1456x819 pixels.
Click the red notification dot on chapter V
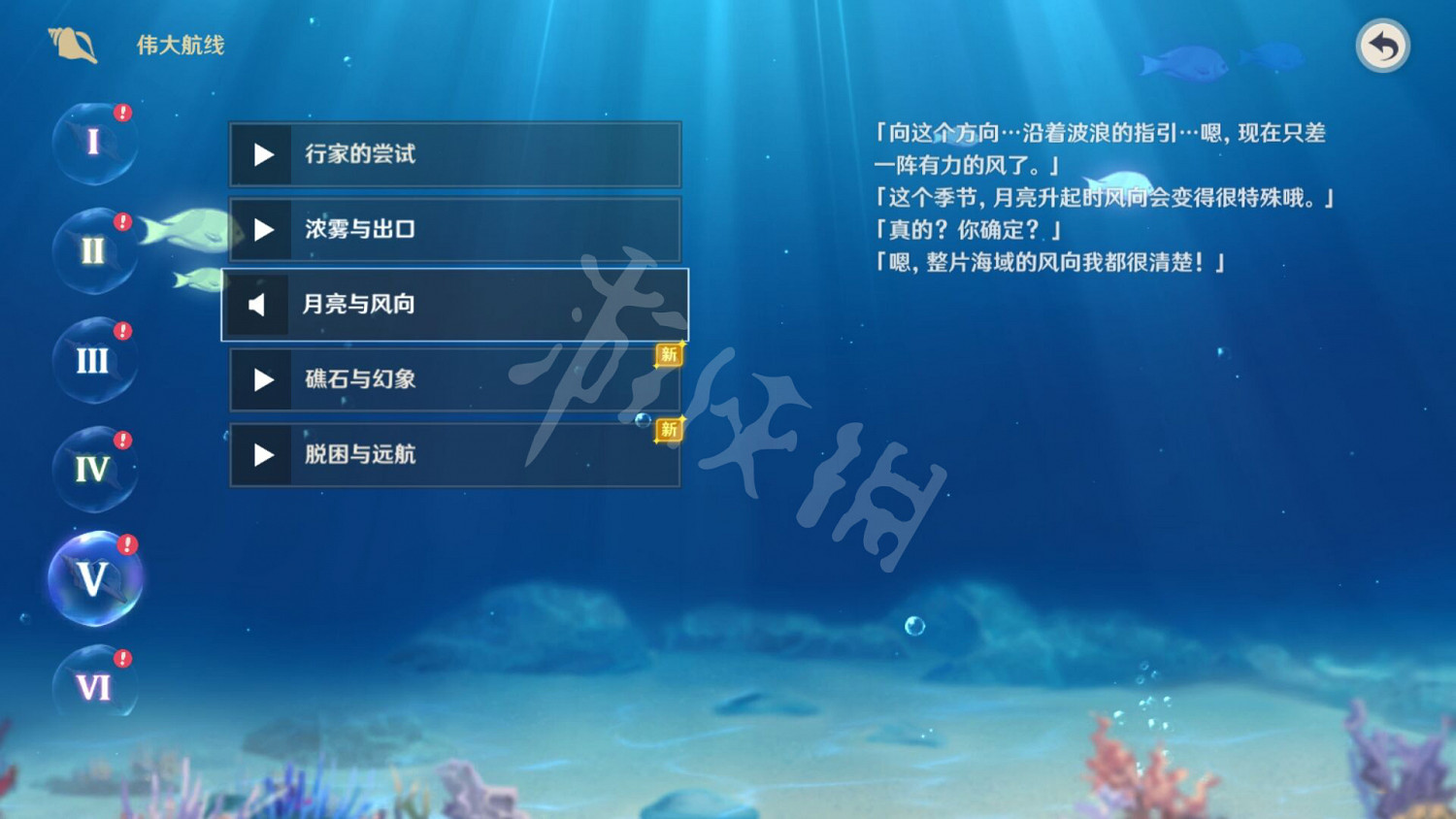126,543
